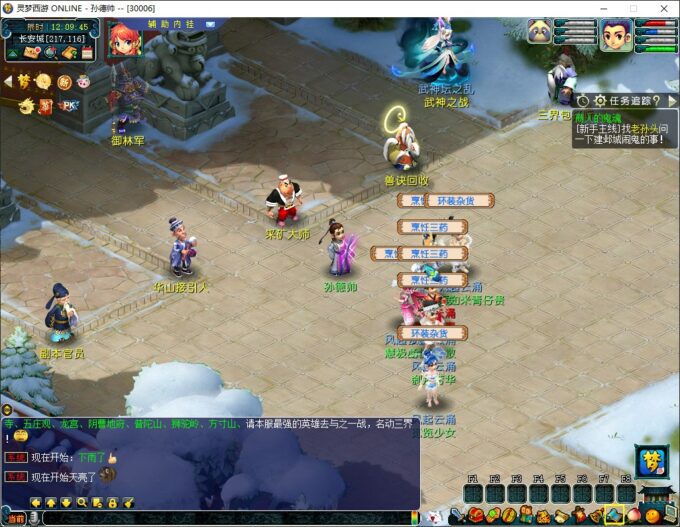680x527 pixels.
Task: Collapse the left icon bar with arrow
Action: click(x=9, y=81)
